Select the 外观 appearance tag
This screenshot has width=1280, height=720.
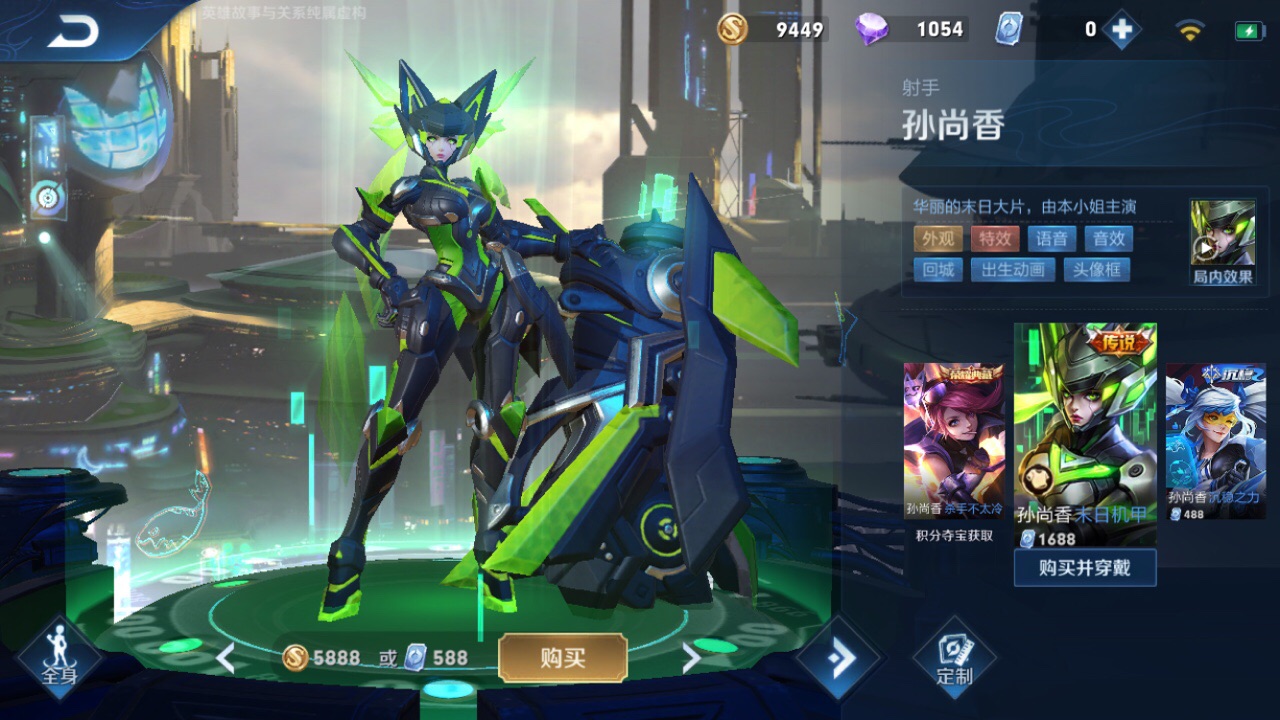[937, 238]
